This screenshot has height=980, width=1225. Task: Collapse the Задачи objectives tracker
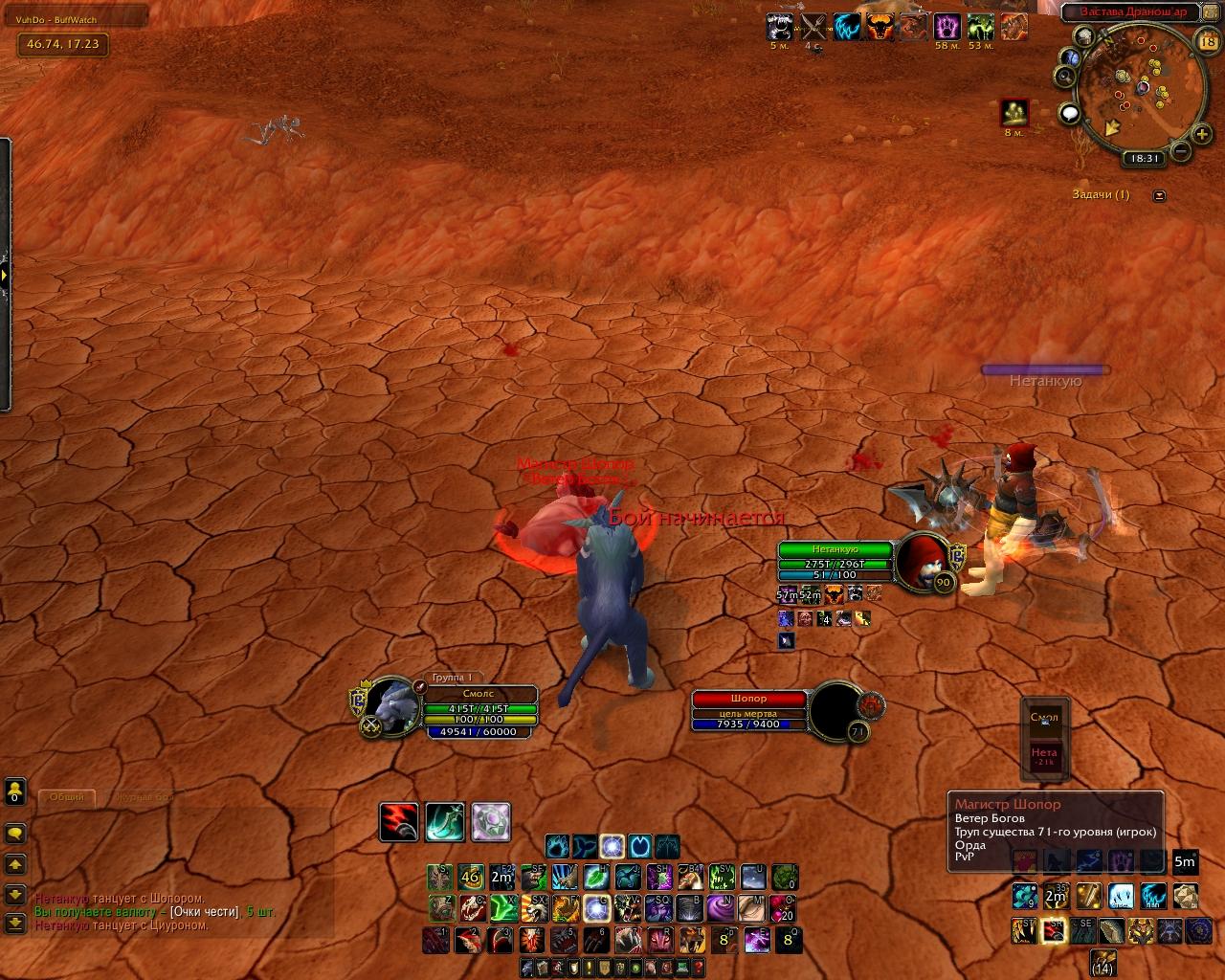point(1160,195)
